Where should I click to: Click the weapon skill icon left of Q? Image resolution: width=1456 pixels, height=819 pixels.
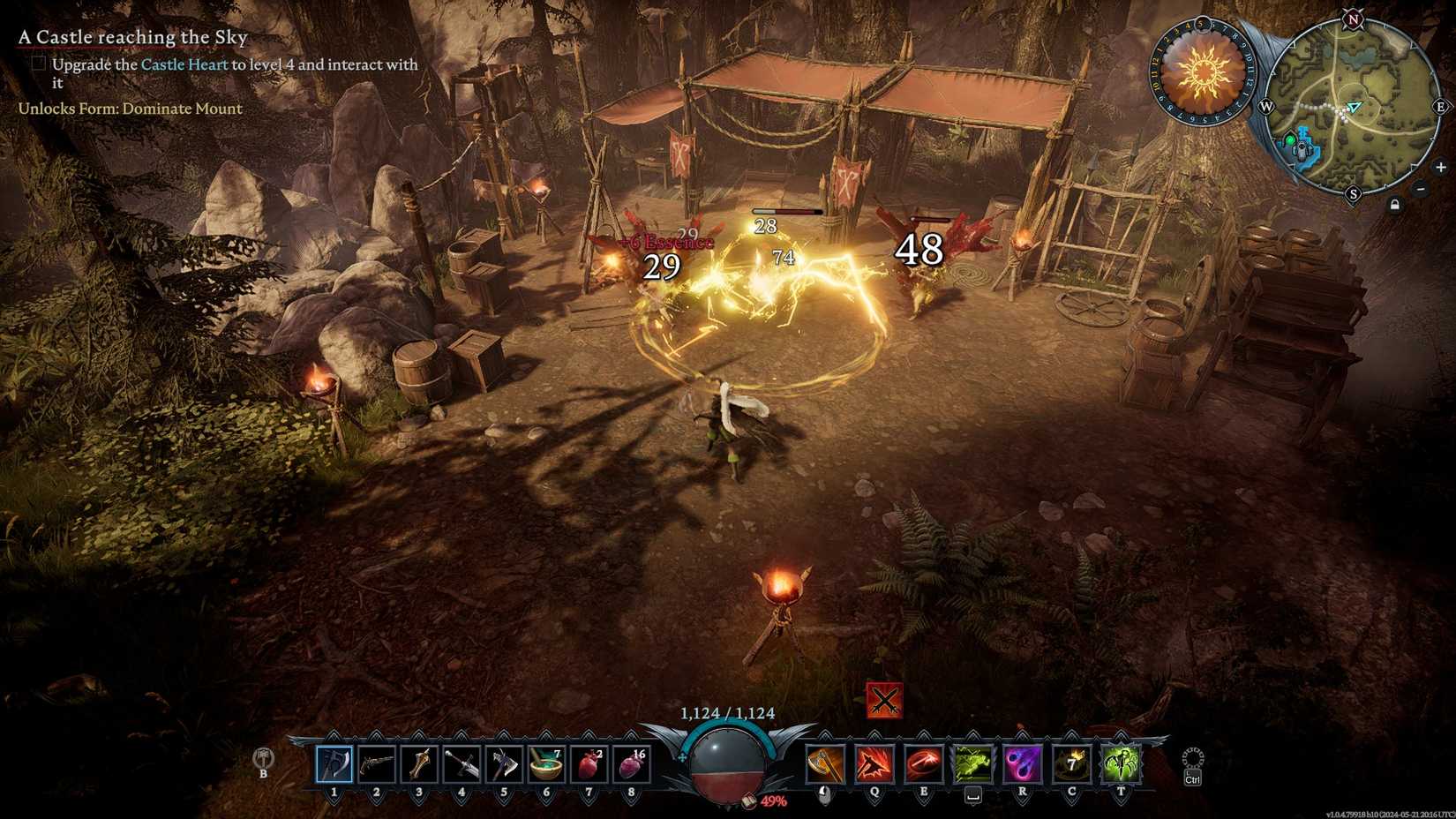pos(825,766)
